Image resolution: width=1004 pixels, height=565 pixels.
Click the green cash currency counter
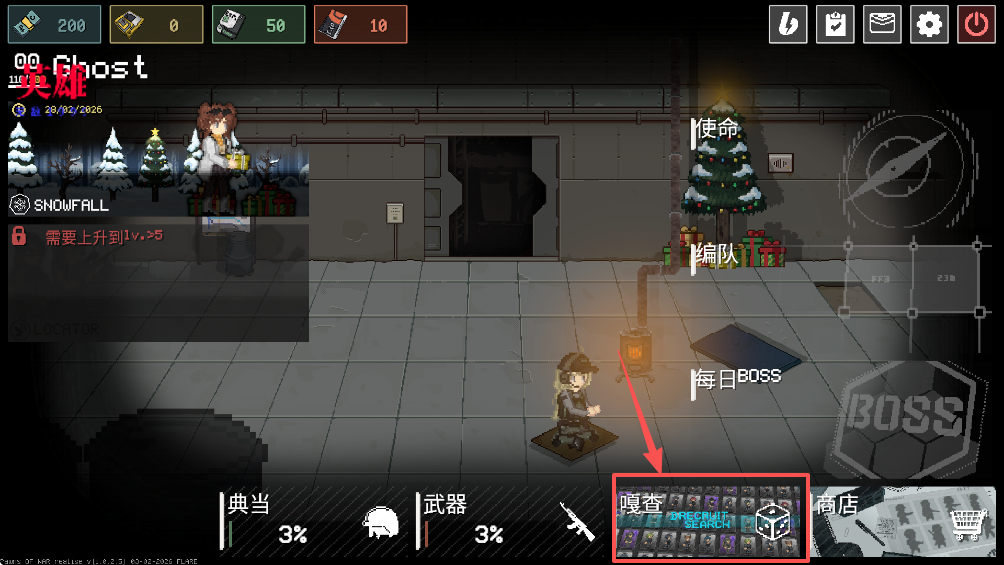(x=54, y=25)
